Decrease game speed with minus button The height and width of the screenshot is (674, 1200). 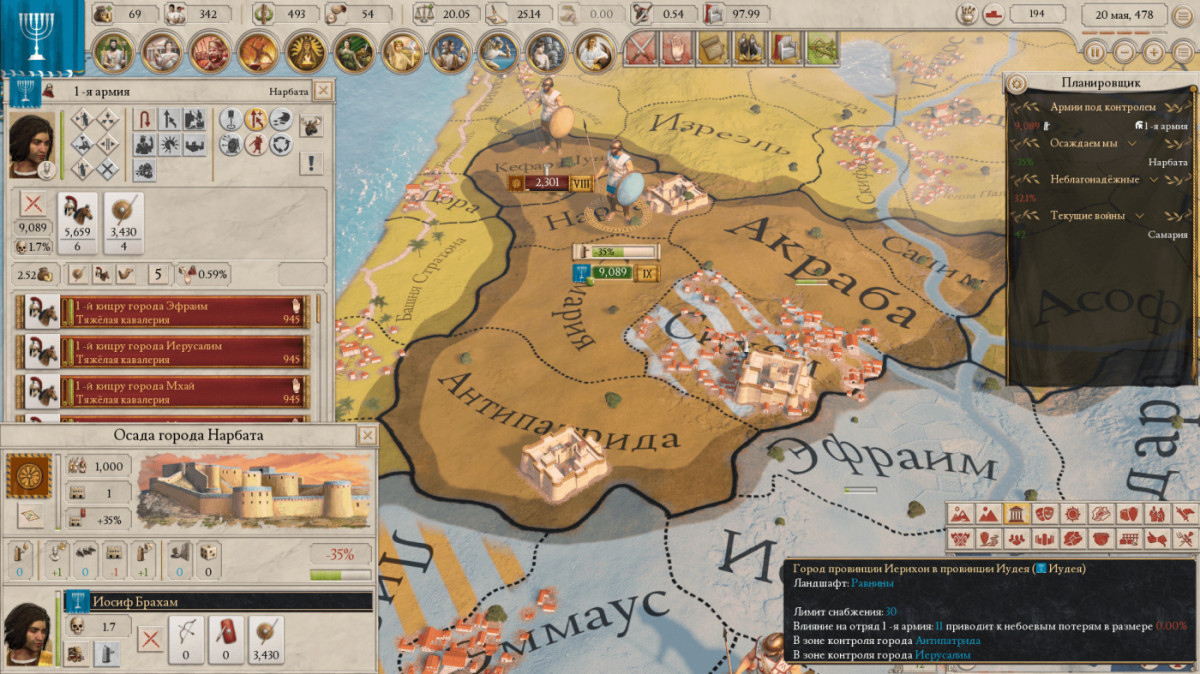(x=1125, y=52)
